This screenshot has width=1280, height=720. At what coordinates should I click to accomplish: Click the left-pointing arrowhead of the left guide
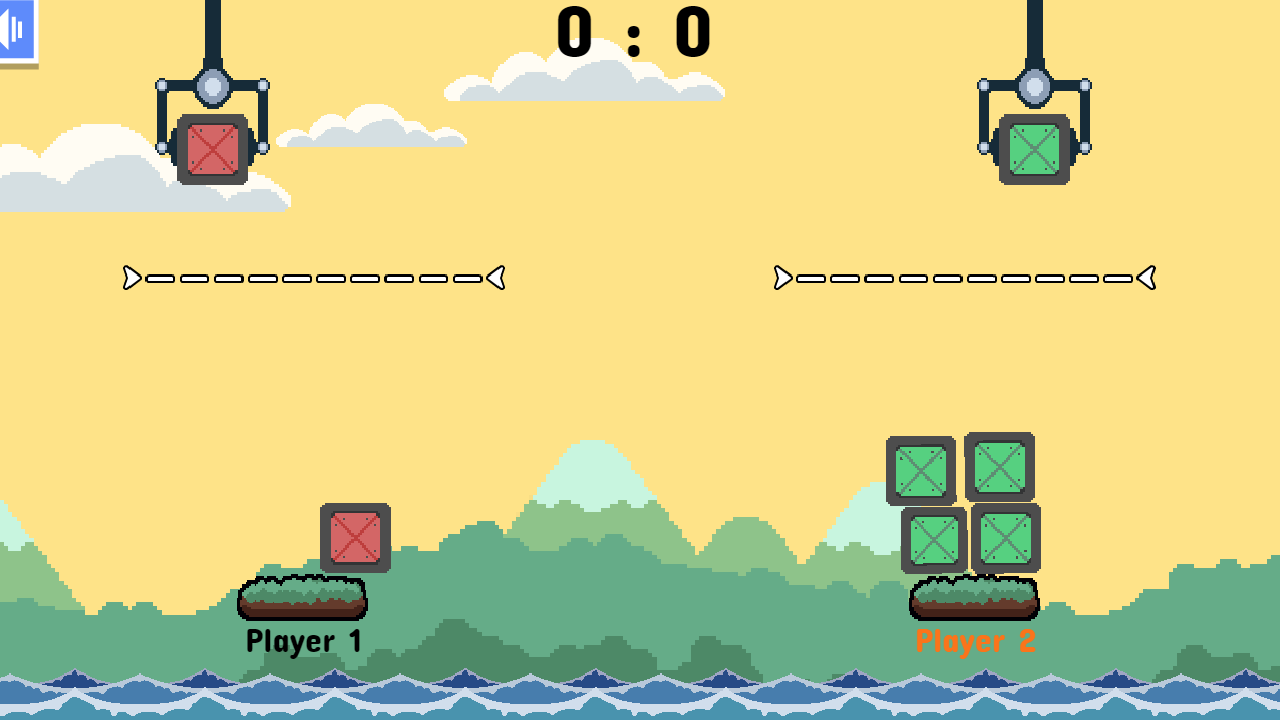[494, 278]
